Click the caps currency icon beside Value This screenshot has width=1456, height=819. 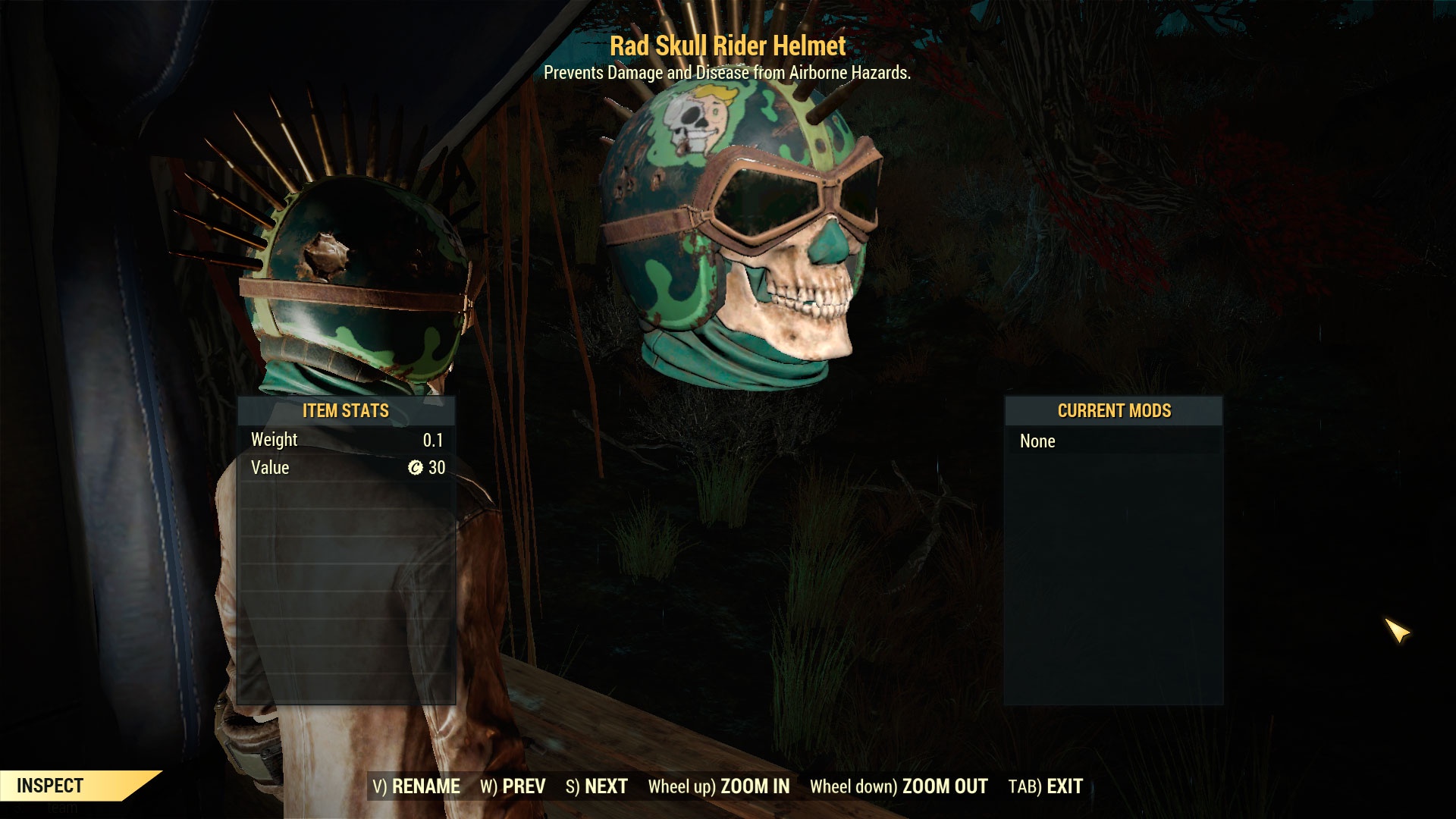click(x=417, y=468)
